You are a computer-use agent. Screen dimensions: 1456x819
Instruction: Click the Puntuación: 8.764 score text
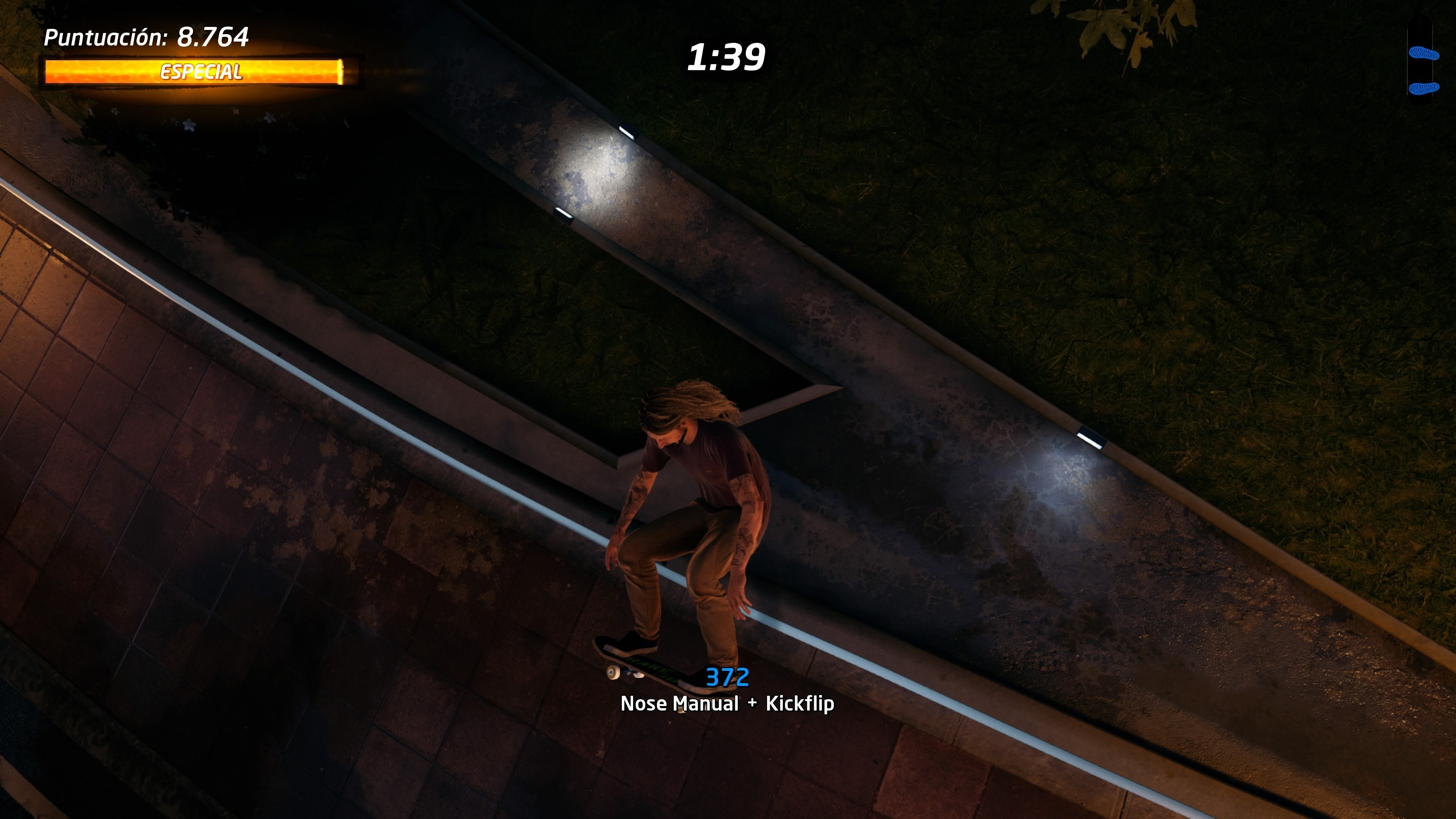coord(147,37)
